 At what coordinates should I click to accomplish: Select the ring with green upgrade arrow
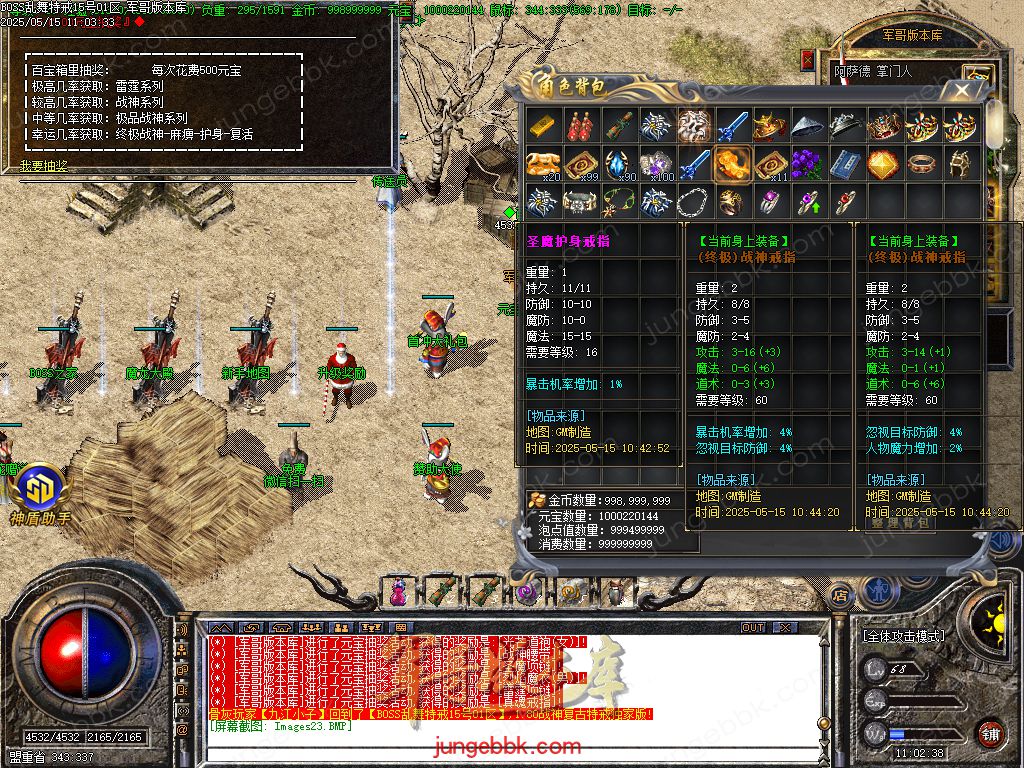coord(808,201)
